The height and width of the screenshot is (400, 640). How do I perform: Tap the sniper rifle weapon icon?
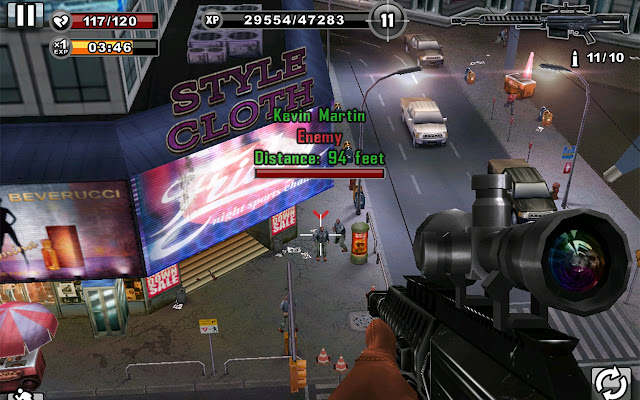[544, 19]
